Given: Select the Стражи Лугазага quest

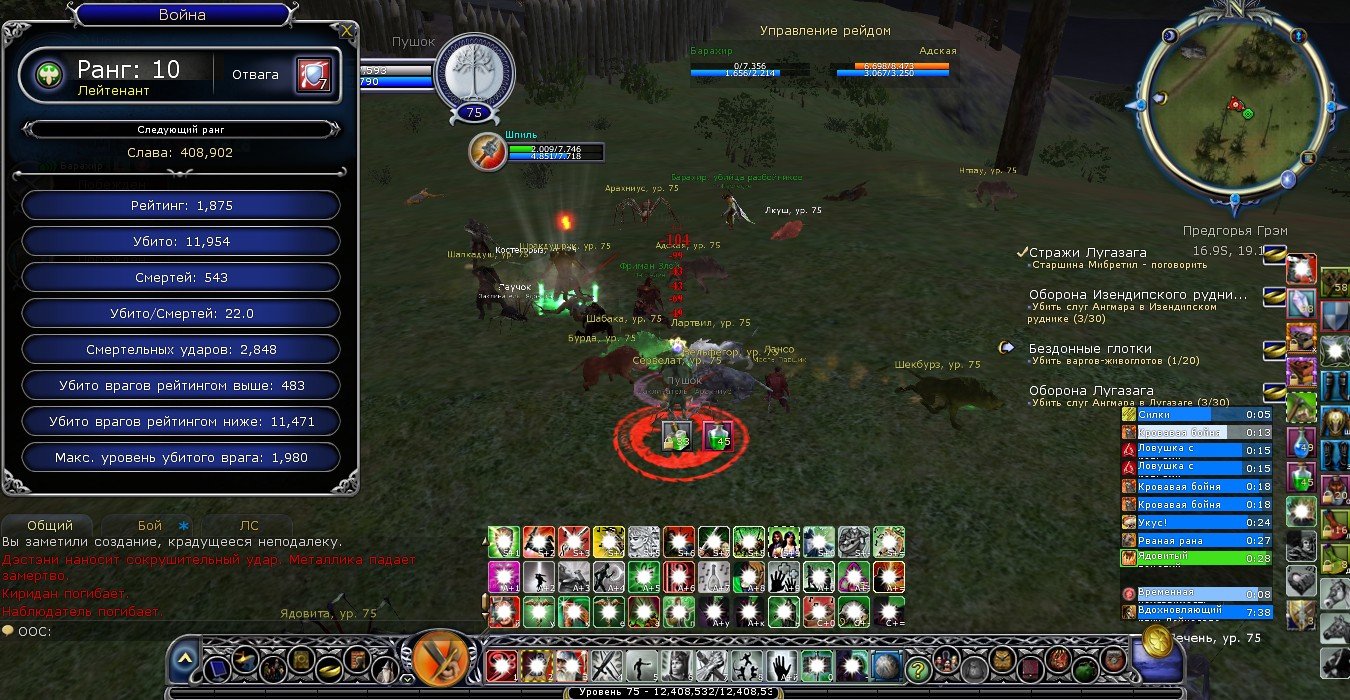Looking at the screenshot, I should pyautogui.click(x=1088, y=253).
